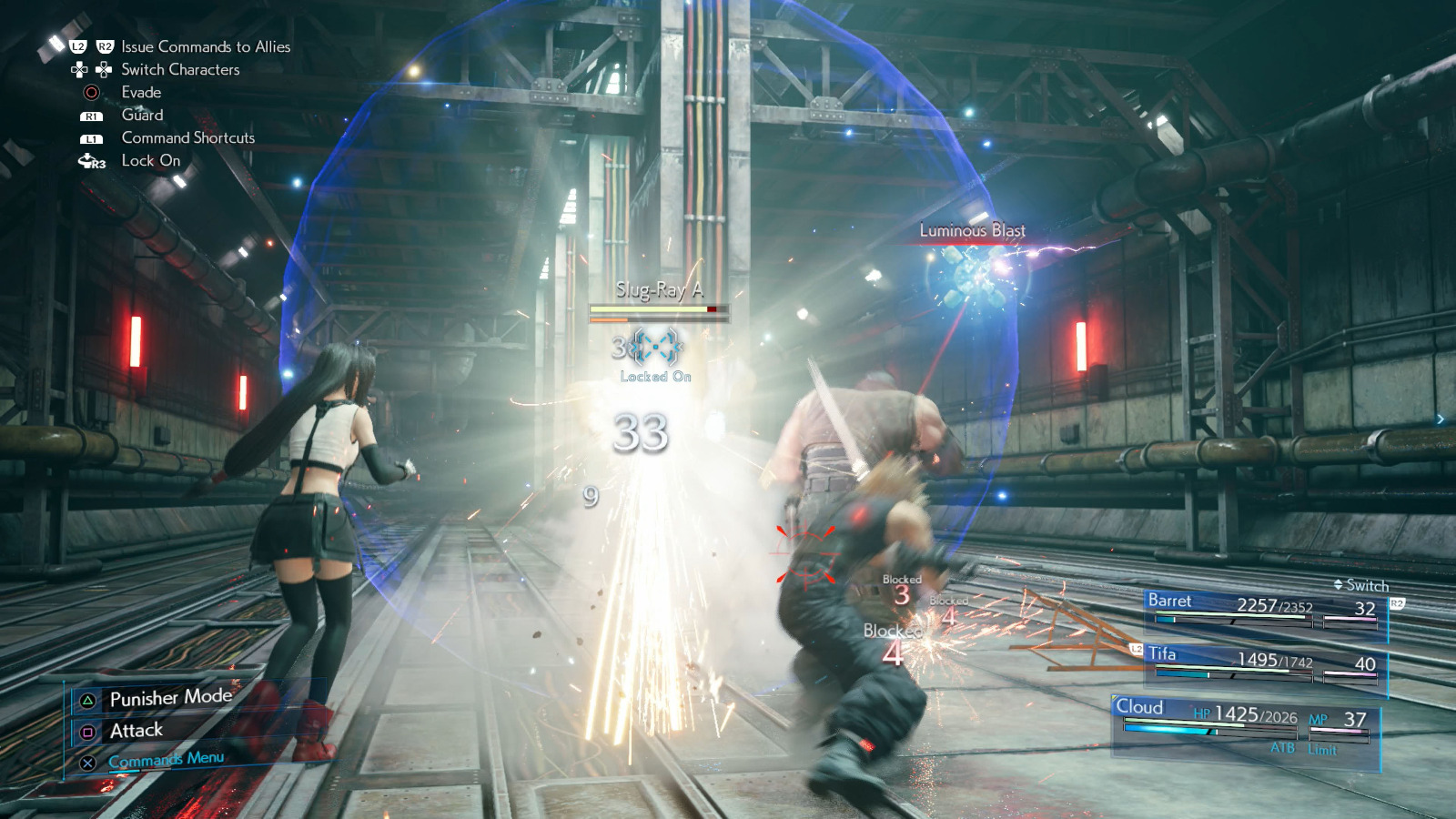Click the Luminous Blast ability label
Viewport: 1456px width, 819px height.
pyautogui.click(x=971, y=230)
